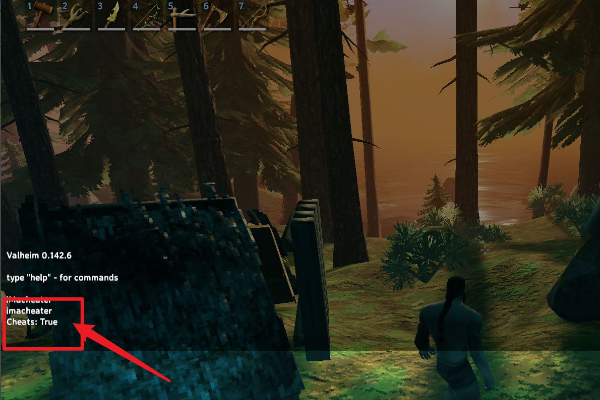Select the hammer in hotbar slot 1
The width and height of the screenshot is (600, 400).
(43, 16)
